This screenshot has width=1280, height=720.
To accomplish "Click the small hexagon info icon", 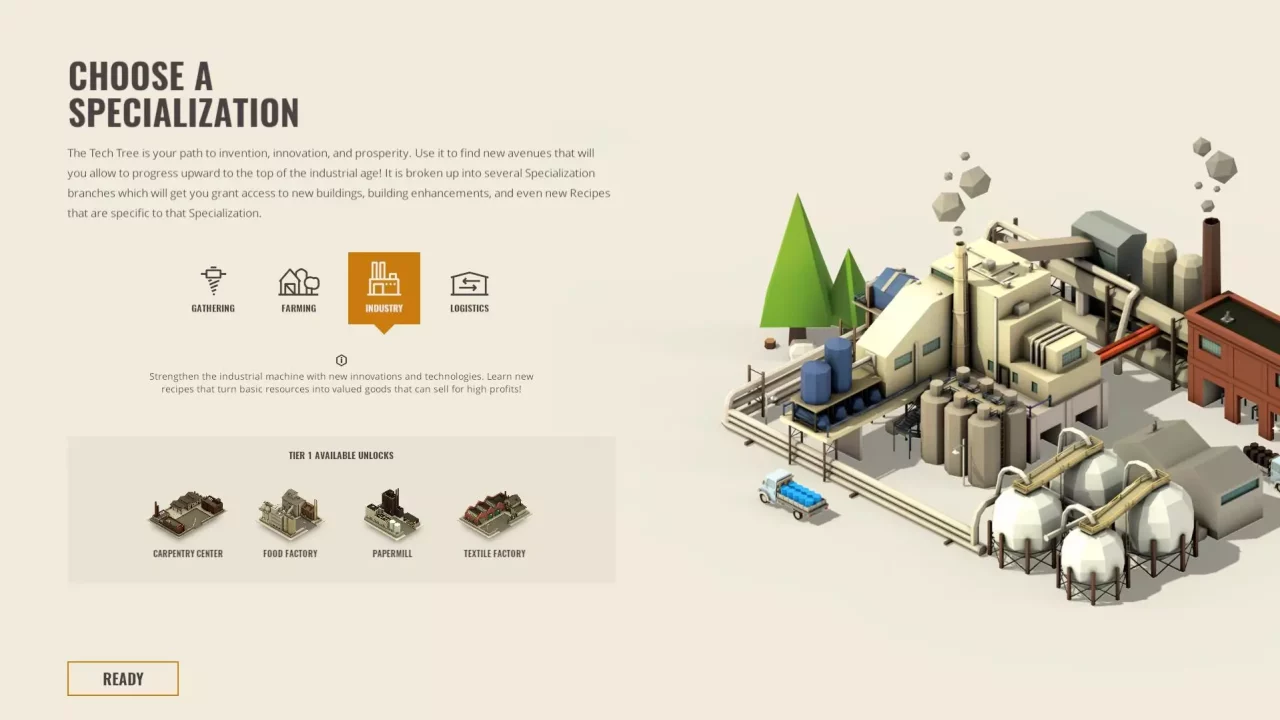I will (x=341, y=360).
